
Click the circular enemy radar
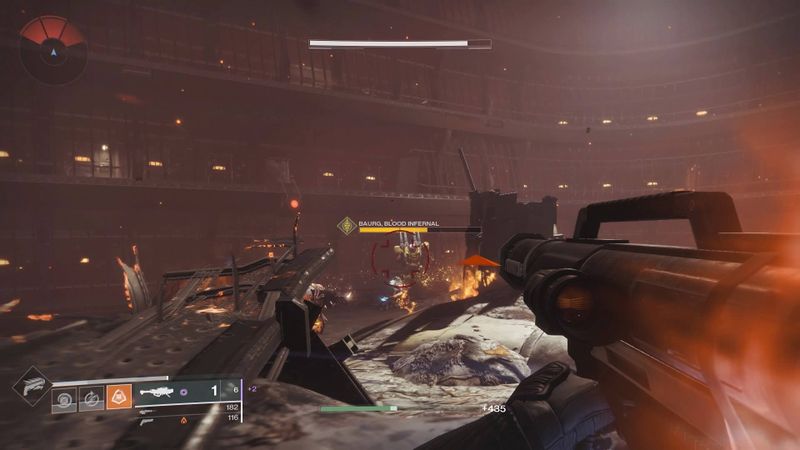[x=51, y=47]
